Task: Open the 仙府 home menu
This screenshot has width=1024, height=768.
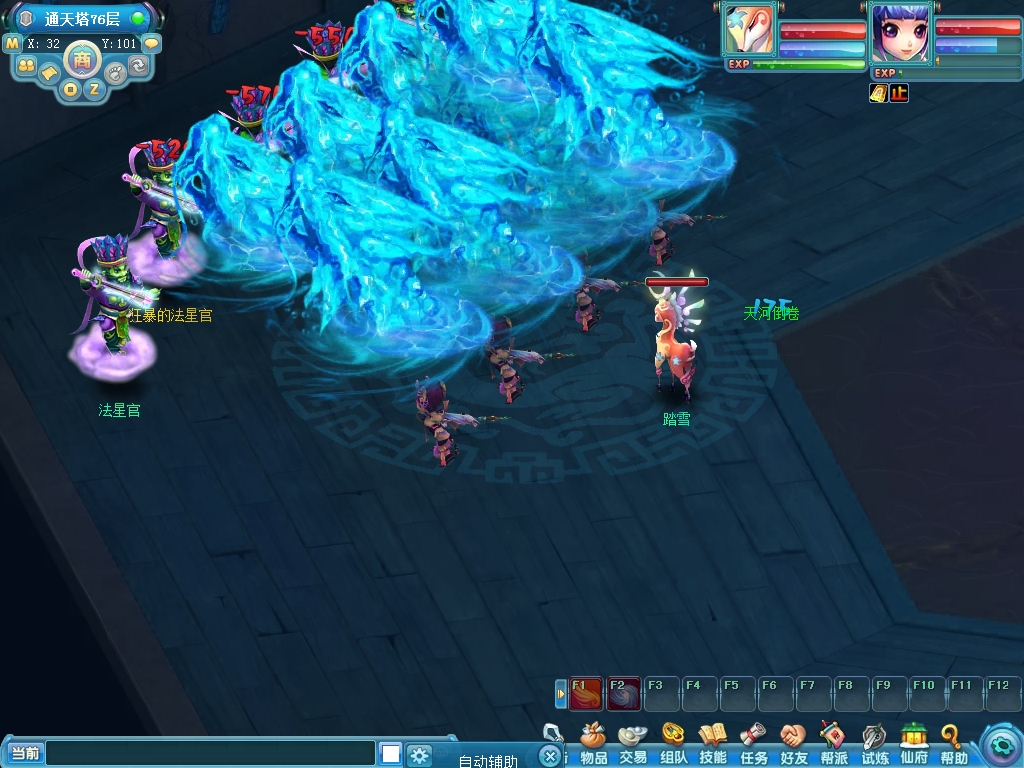Action: [914, 745]
